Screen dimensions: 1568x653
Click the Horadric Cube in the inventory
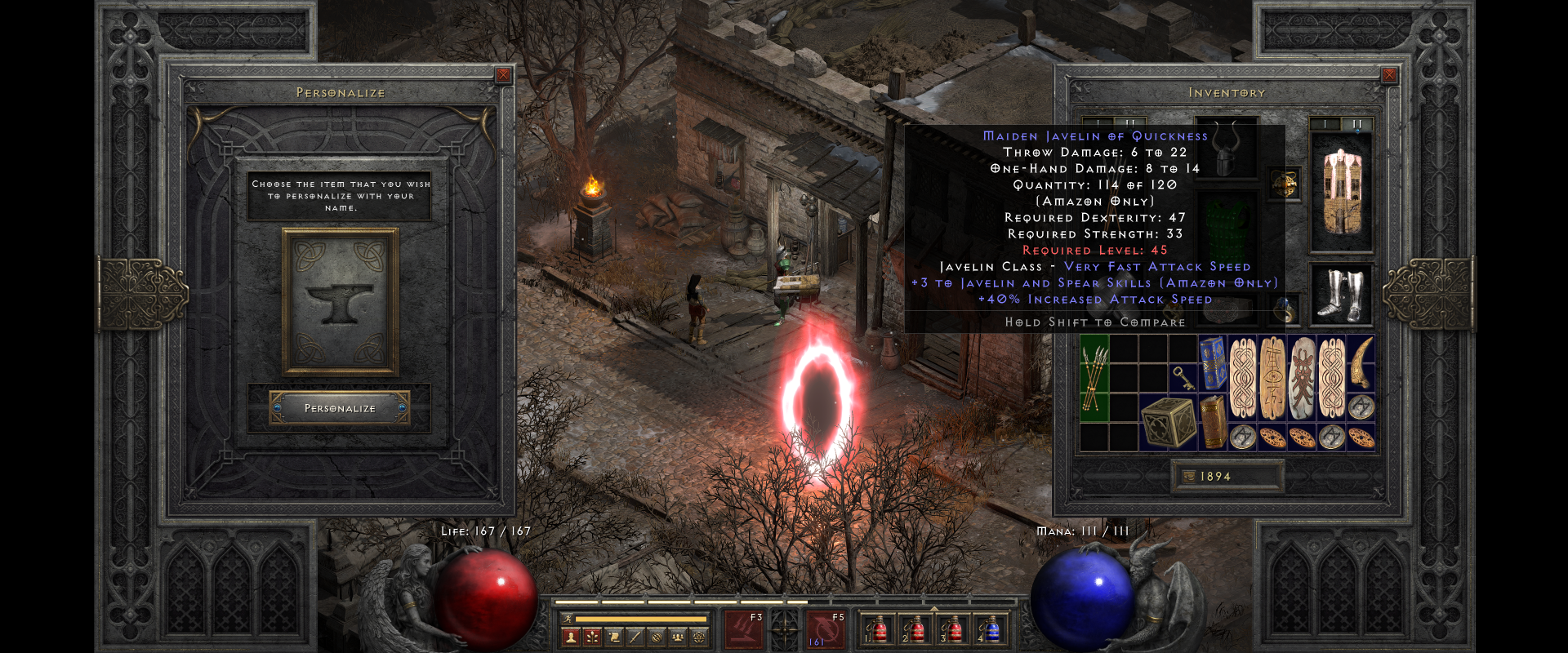coord(1169,423)
